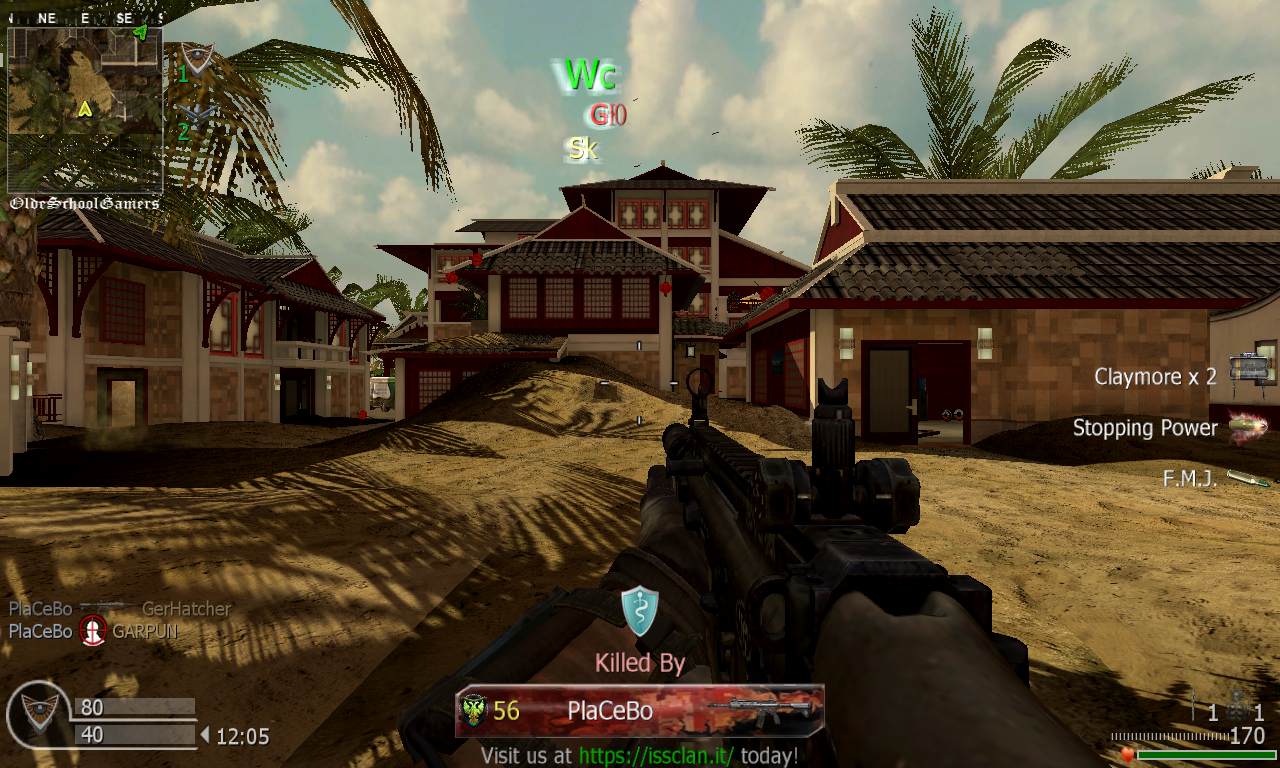This screenshot has height=768, width=1280.
Task: Click the shield team icon beside score 1
Action: click(x=198, y=60)
